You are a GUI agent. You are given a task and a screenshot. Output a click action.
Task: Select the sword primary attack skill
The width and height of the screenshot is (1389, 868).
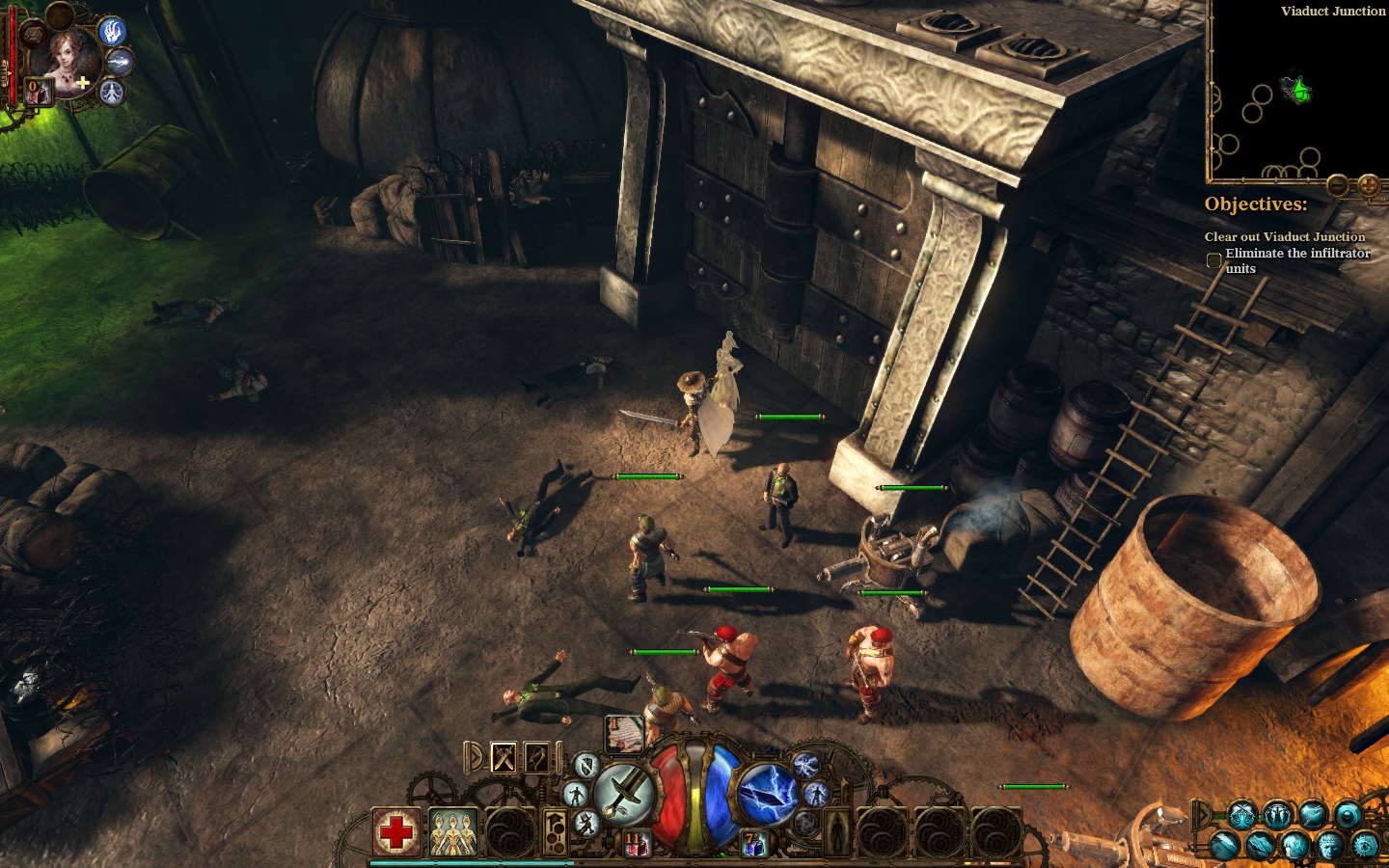pos(625,795)
